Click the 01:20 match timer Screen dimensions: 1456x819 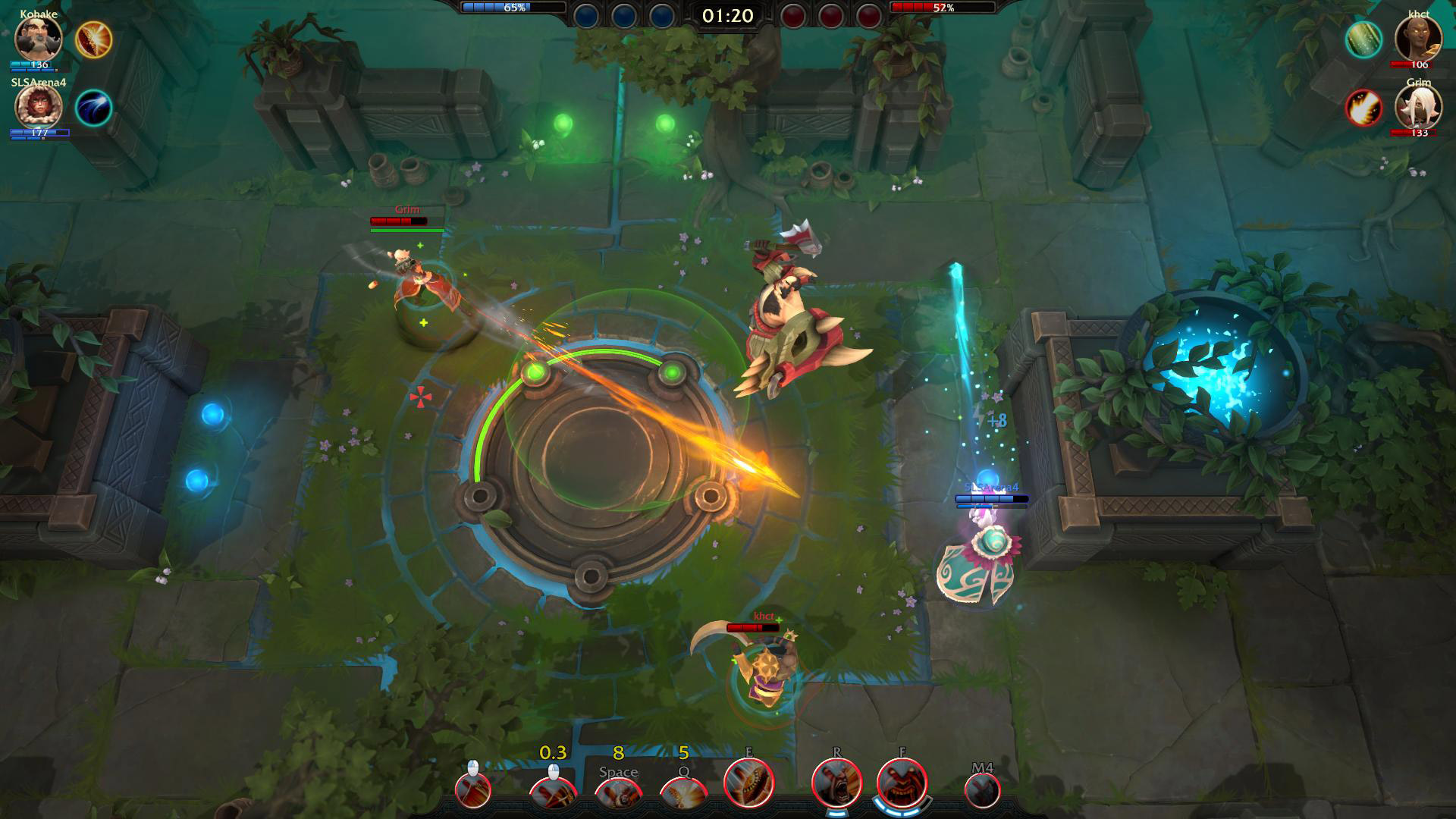pyautogui.click(x=727, y=14)
